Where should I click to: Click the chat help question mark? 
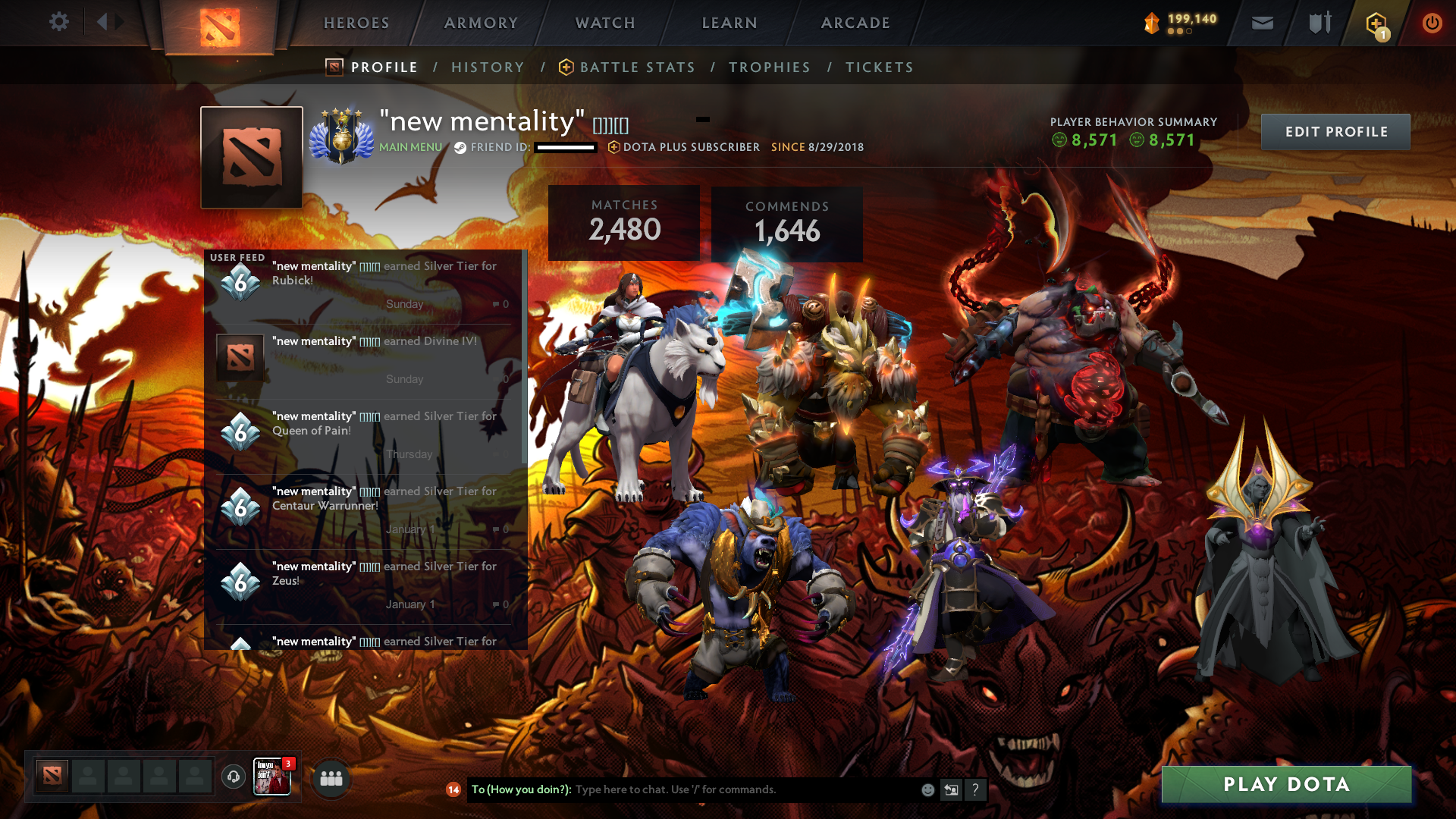(x=975, y=789)
